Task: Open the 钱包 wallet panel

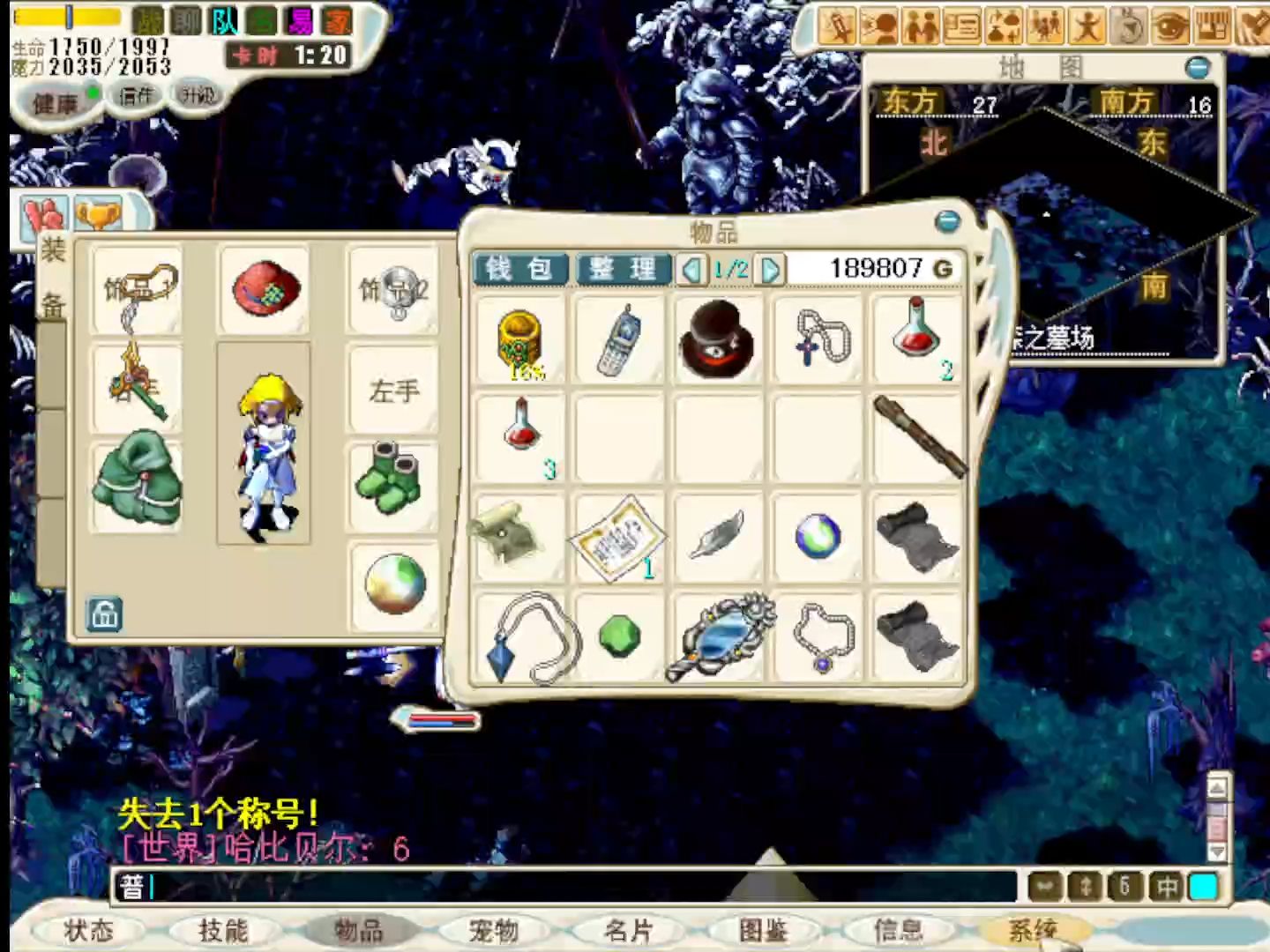Action: click(519, 269)
